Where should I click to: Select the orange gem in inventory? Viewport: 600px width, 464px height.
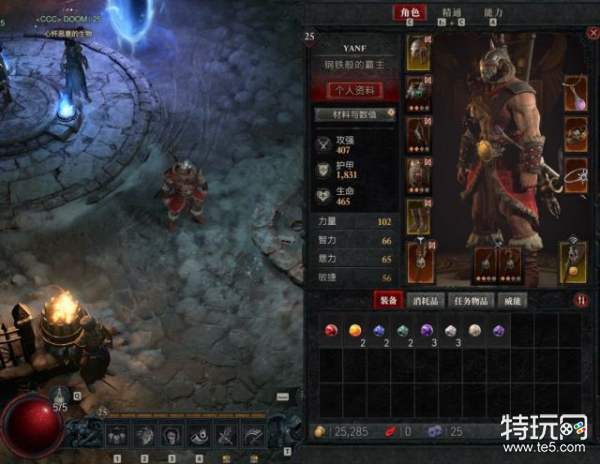(353, 330)
